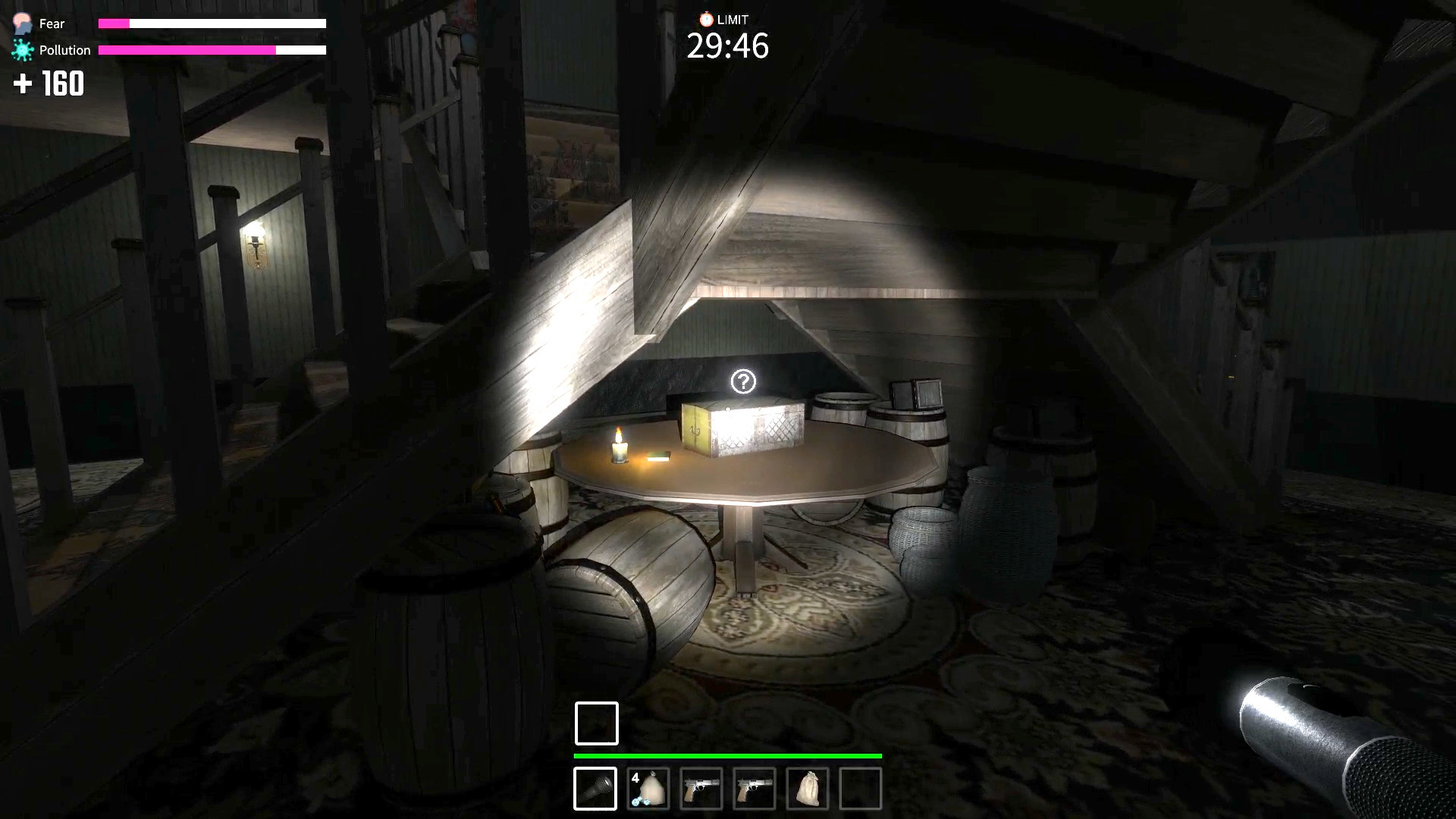Select the first pistol in the hotbar
The height and width of the screenshot is (819, 1456).
coord(701,789)
